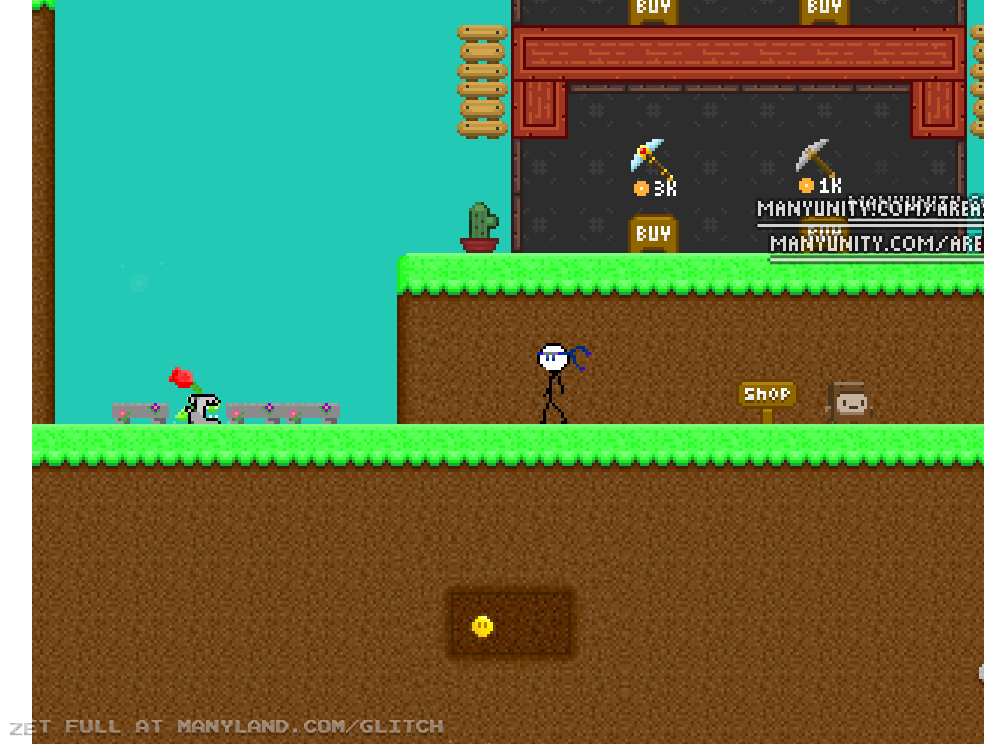Open the manyland.com/glitch link

pyautogui.click(x=309, y=727)
